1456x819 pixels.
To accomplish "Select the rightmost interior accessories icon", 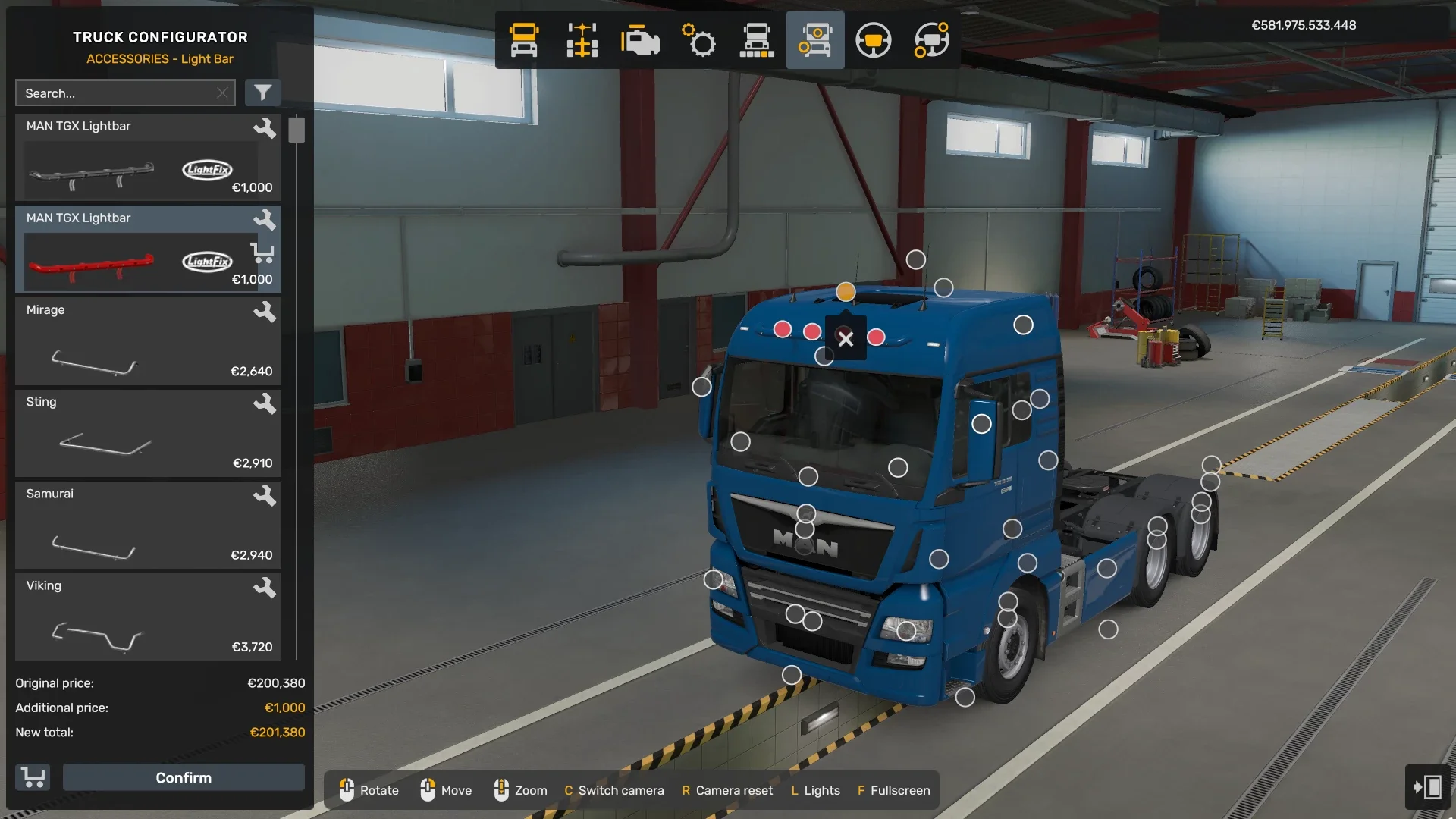I will tap(930, 39).
